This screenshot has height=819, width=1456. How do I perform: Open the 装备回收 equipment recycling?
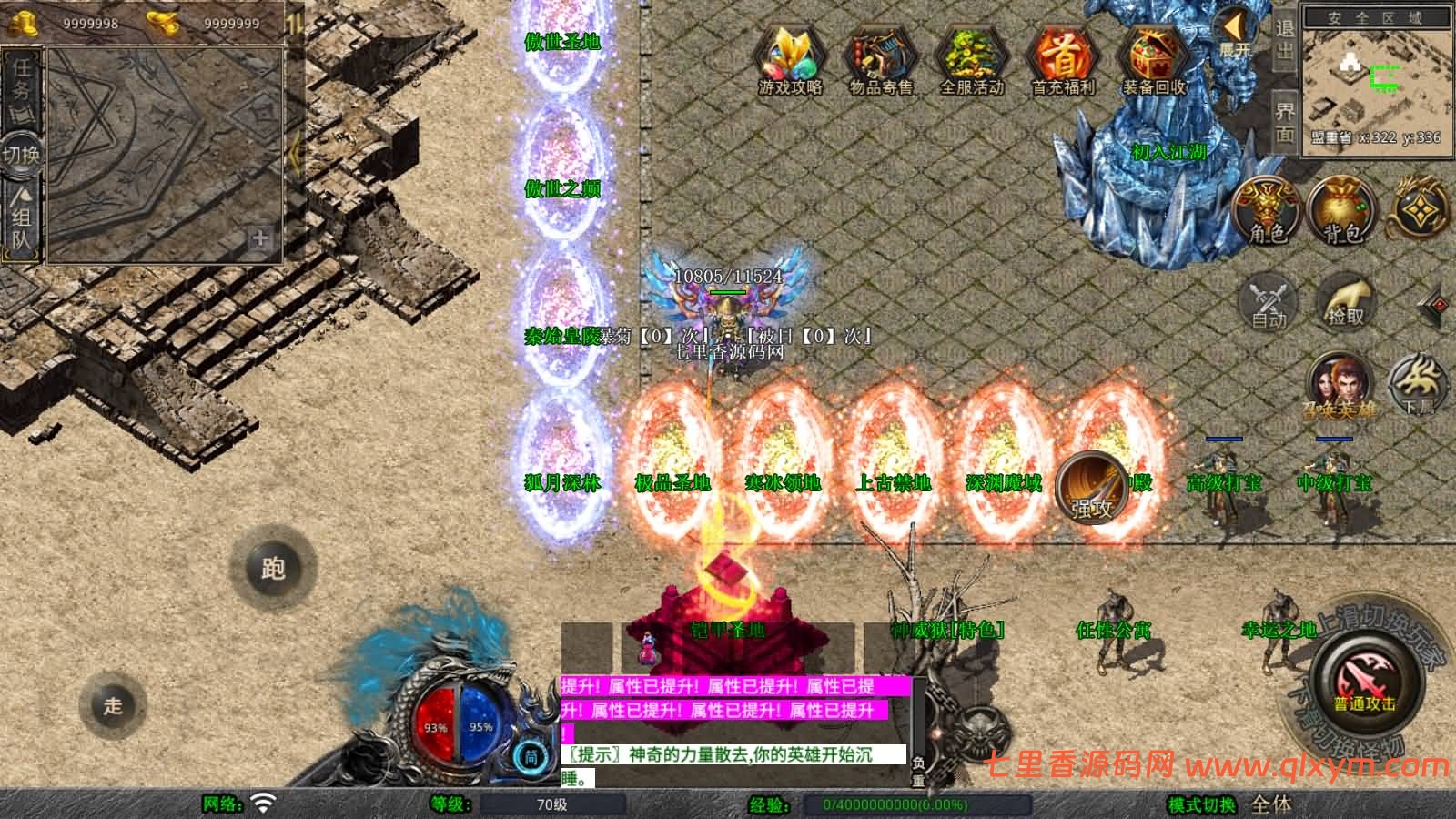tap(1154, 58)
